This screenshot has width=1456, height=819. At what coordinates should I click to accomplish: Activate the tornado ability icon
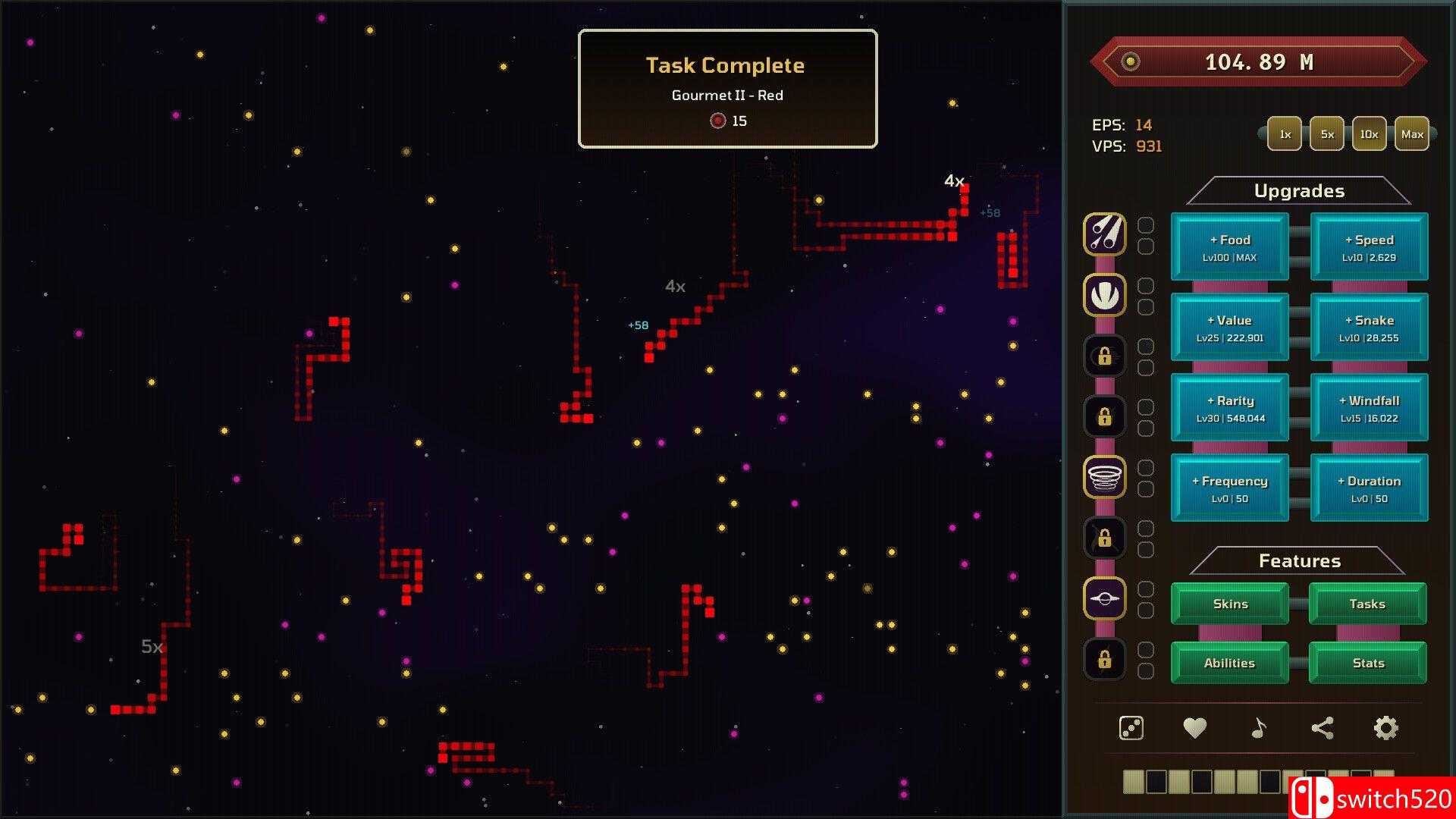pyautogui.click(x=1105, y=477)
